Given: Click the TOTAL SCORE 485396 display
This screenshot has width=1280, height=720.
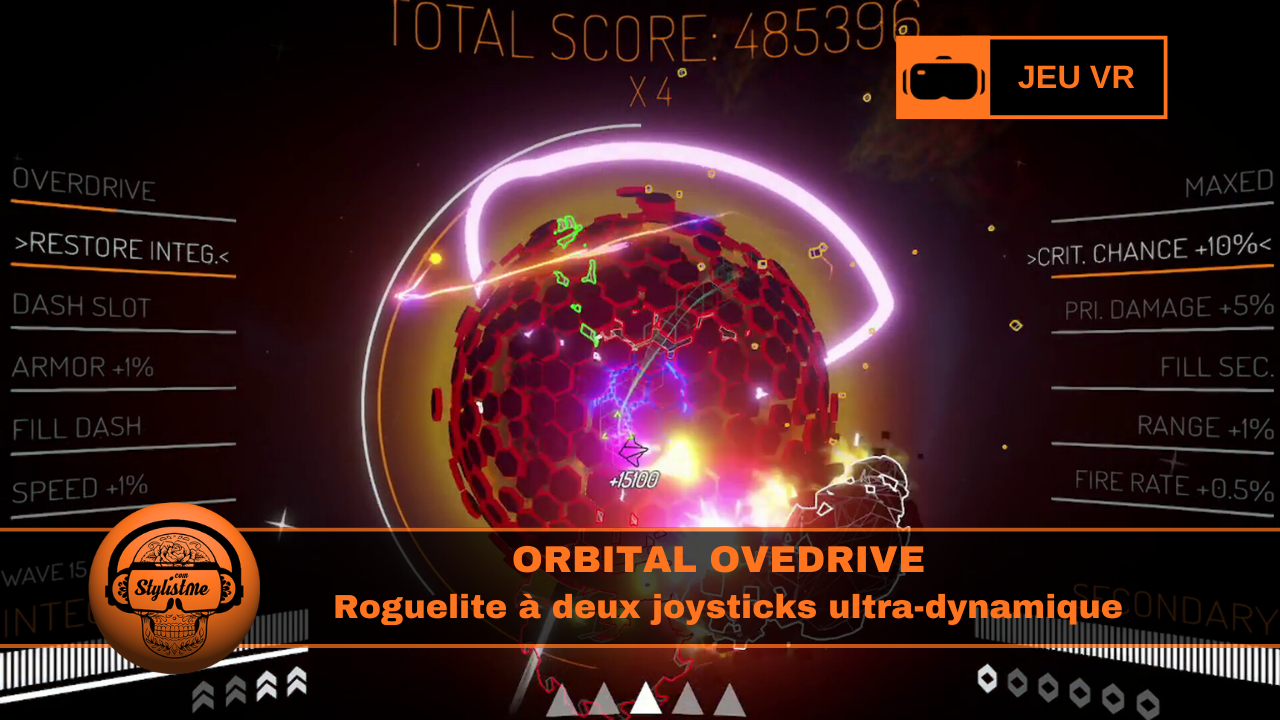Looking at the screenshot, I should 640,25.
